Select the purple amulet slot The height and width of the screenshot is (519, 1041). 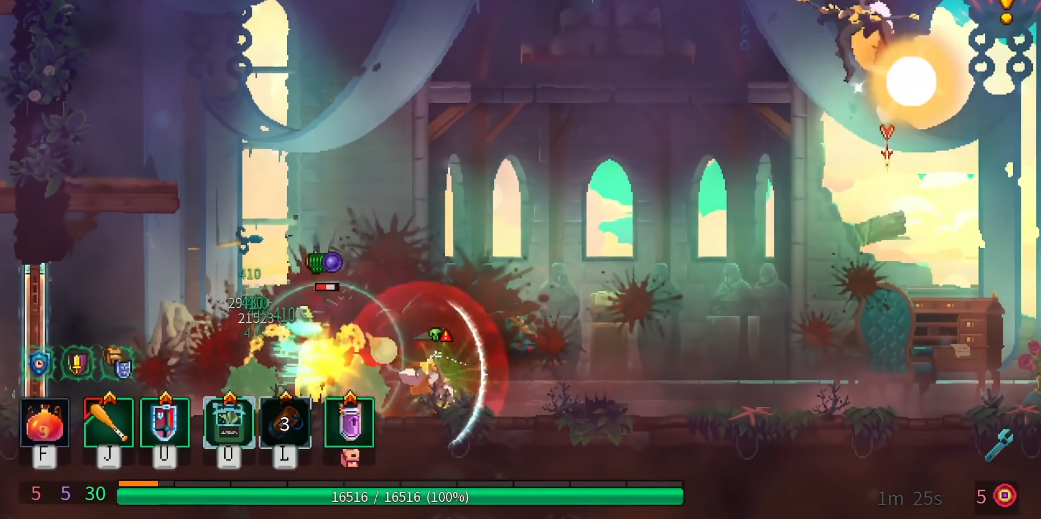click(x=349, y=422)
